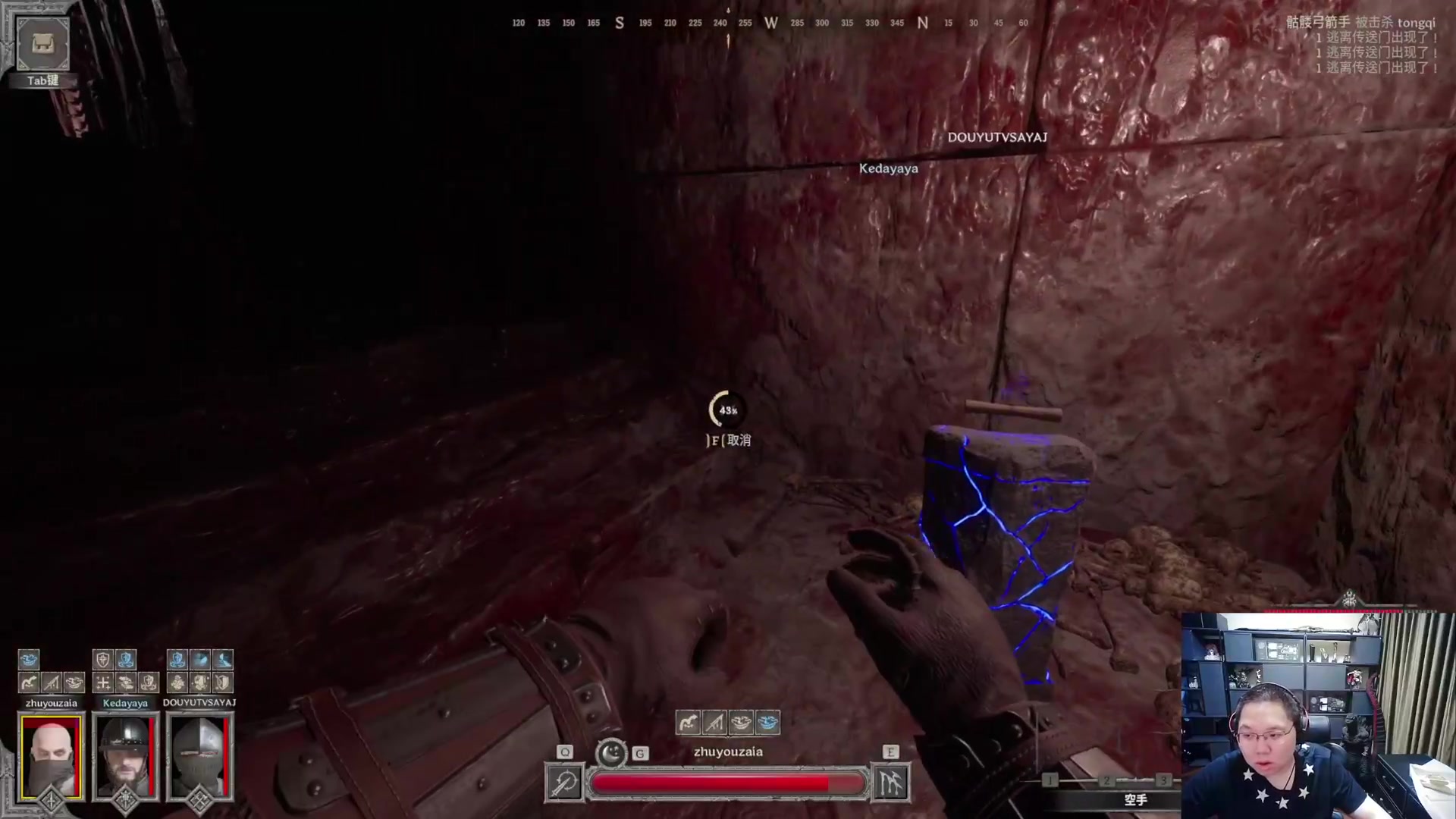The image size is (1456, 819).
Task: Select zhuyouzaia's party portrait
Action: point(51,756)
